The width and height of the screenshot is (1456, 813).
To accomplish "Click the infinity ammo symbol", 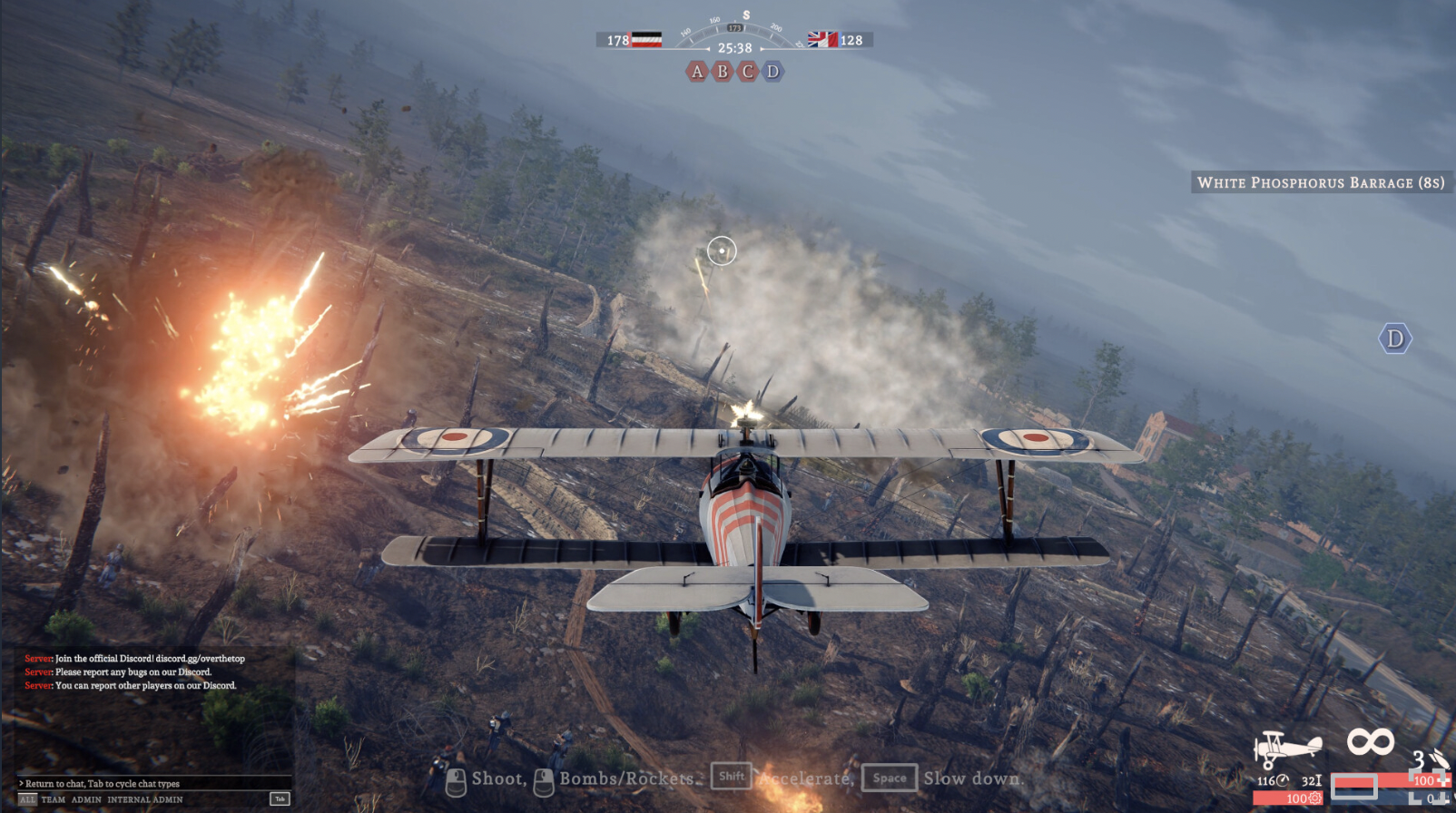I will click(1371, 740).
